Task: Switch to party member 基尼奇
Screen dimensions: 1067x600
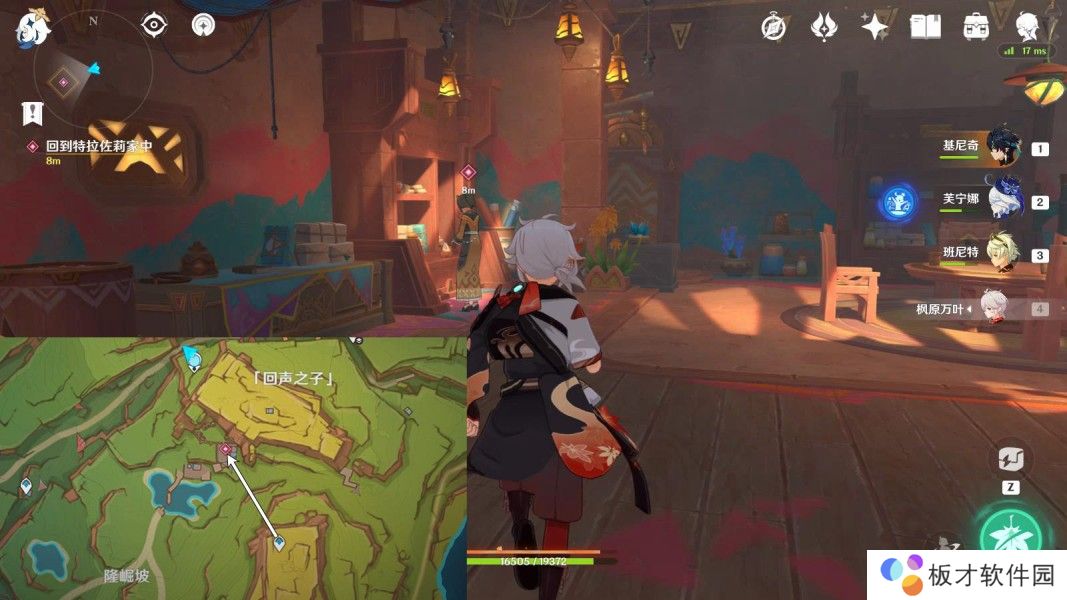Action: 1002,147
